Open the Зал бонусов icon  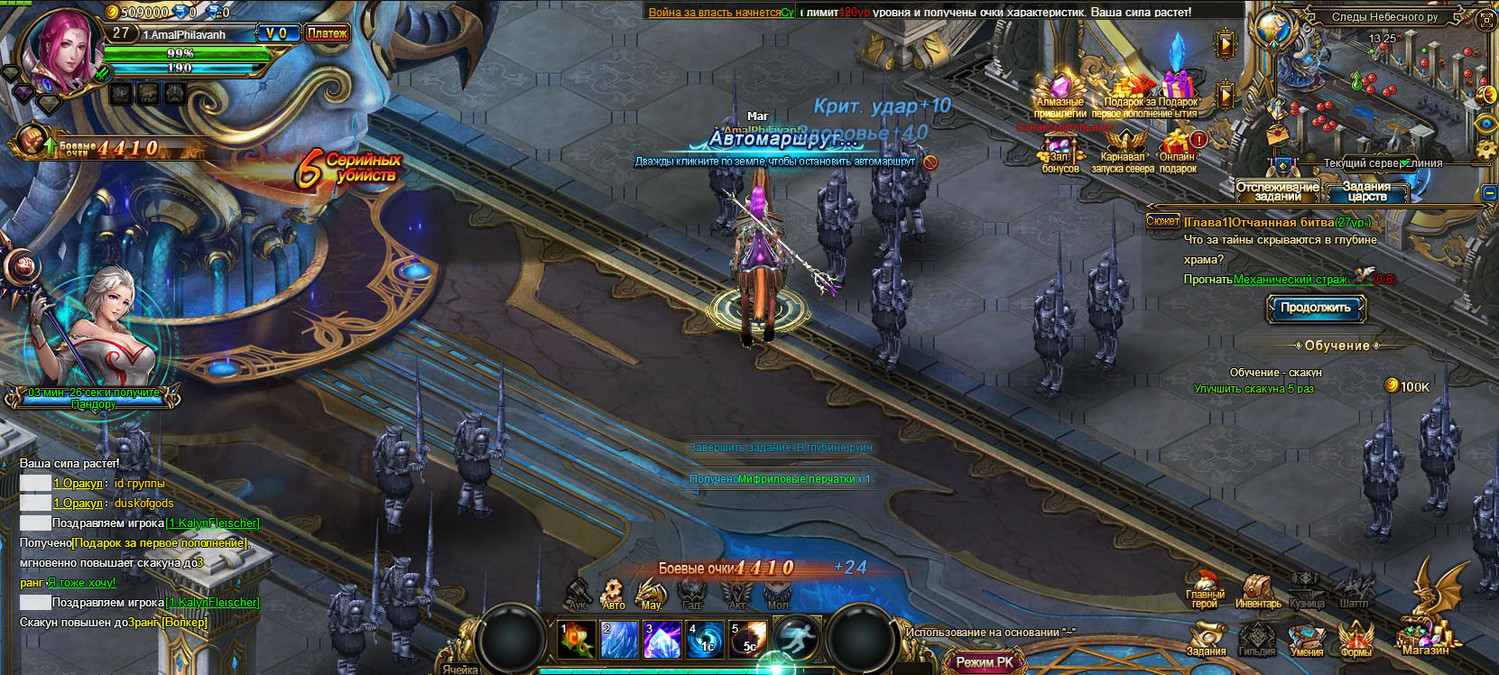click(1060, 152)
